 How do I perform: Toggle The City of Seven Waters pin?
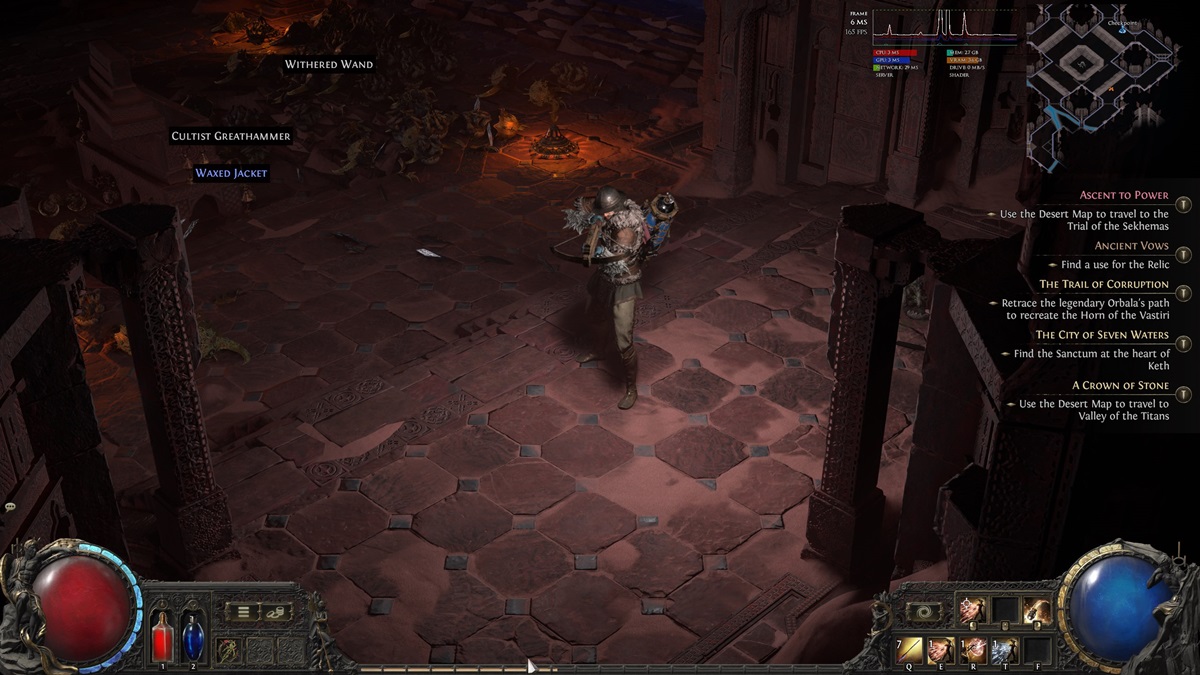[x=1183, y=344]
